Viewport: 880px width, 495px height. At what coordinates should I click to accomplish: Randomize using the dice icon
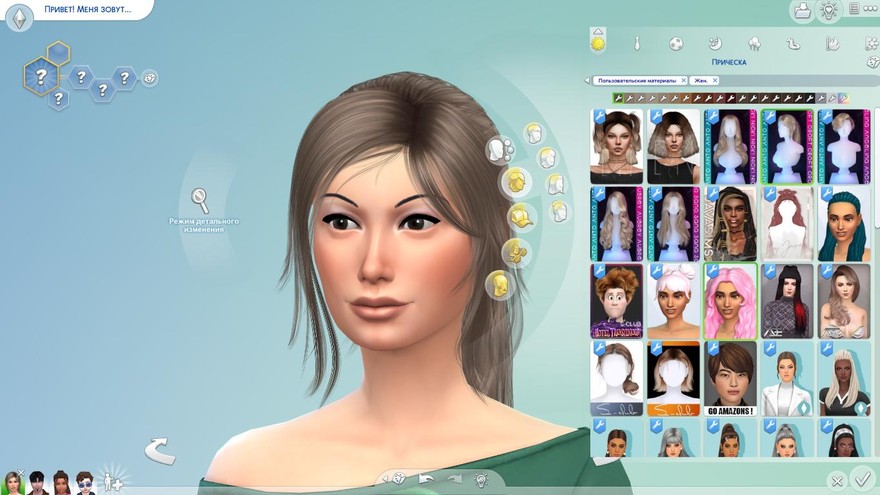[399, 479]
